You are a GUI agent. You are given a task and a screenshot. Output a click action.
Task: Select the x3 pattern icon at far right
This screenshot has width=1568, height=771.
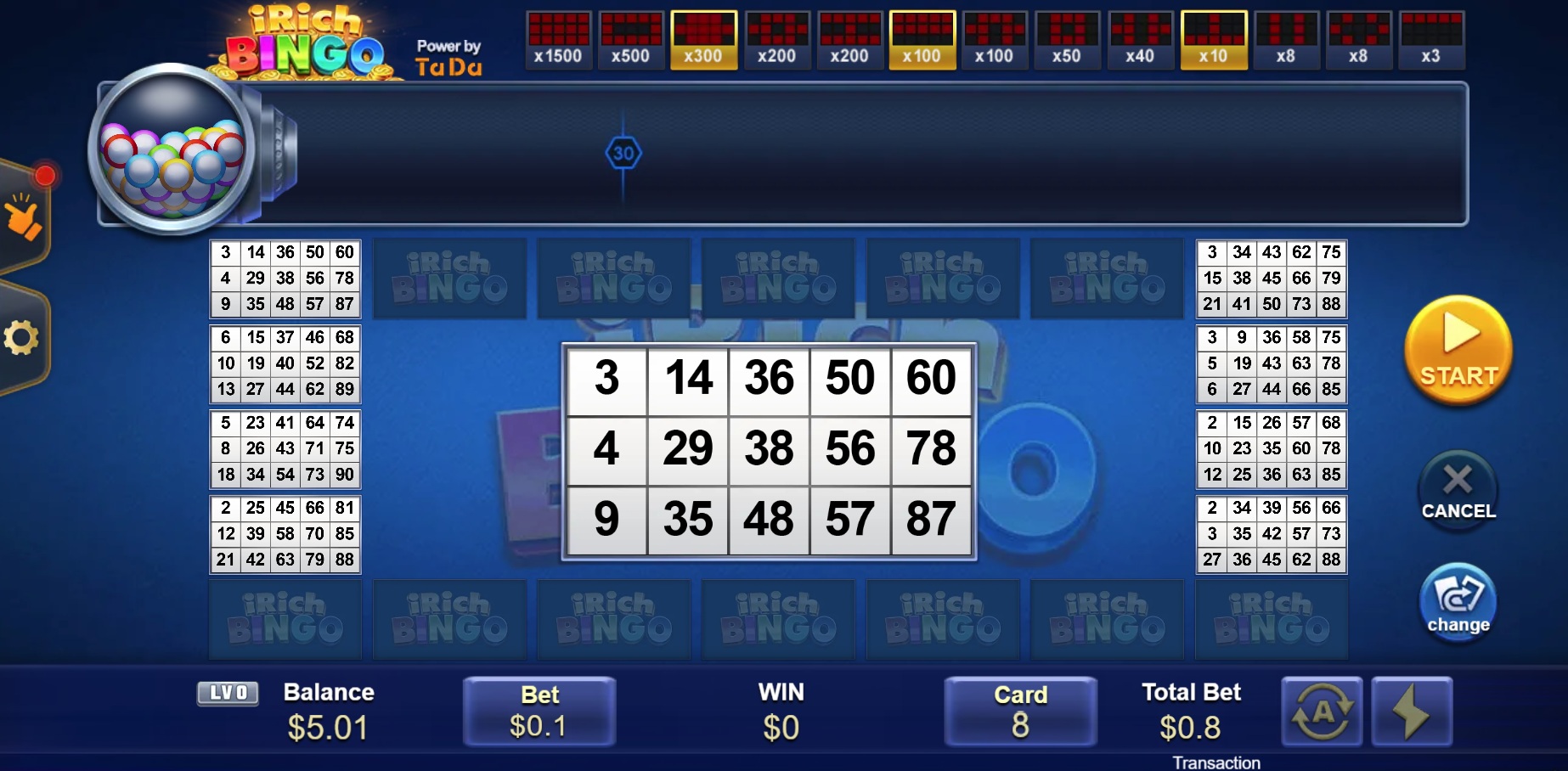coord(1433,39)
